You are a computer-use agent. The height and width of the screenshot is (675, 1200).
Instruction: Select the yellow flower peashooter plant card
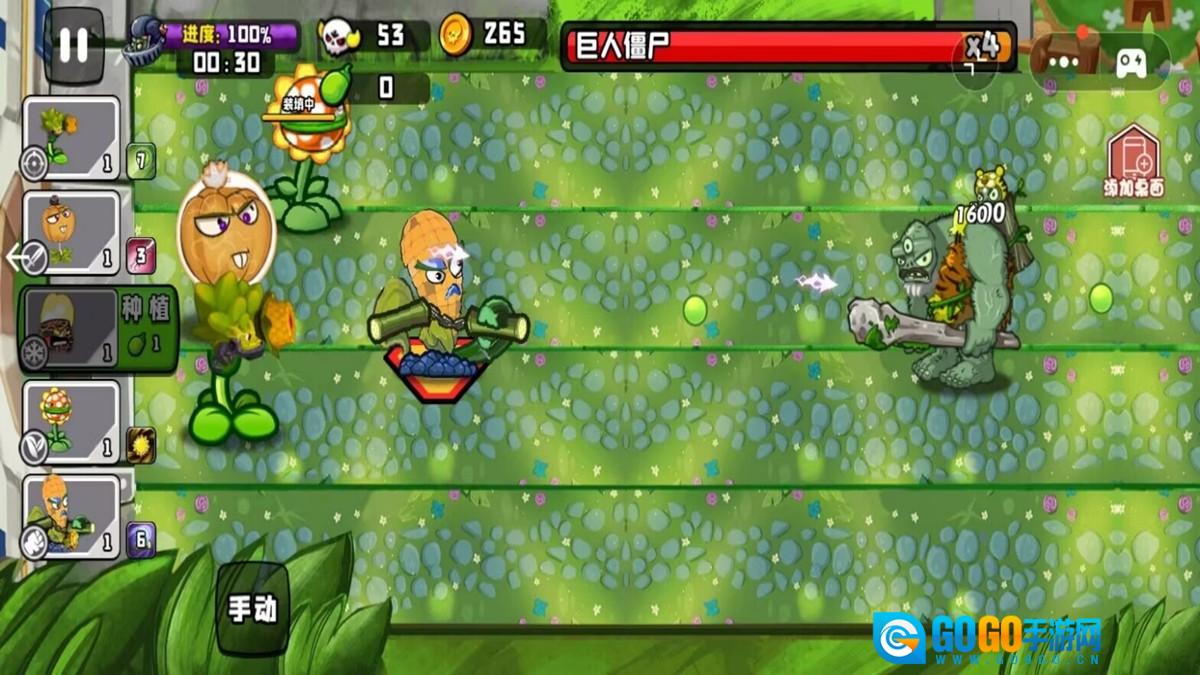71,138
